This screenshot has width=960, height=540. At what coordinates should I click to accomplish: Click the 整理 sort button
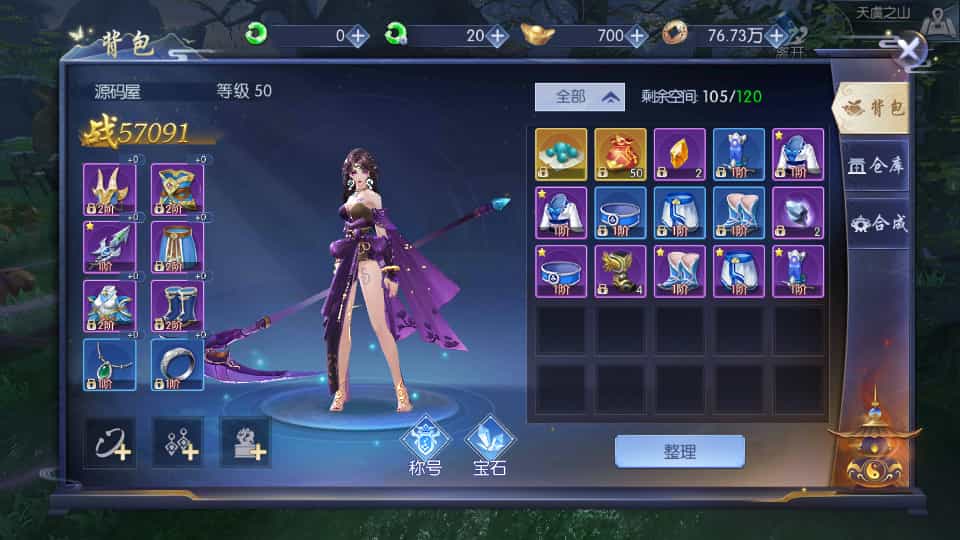[x=679, y=451]
